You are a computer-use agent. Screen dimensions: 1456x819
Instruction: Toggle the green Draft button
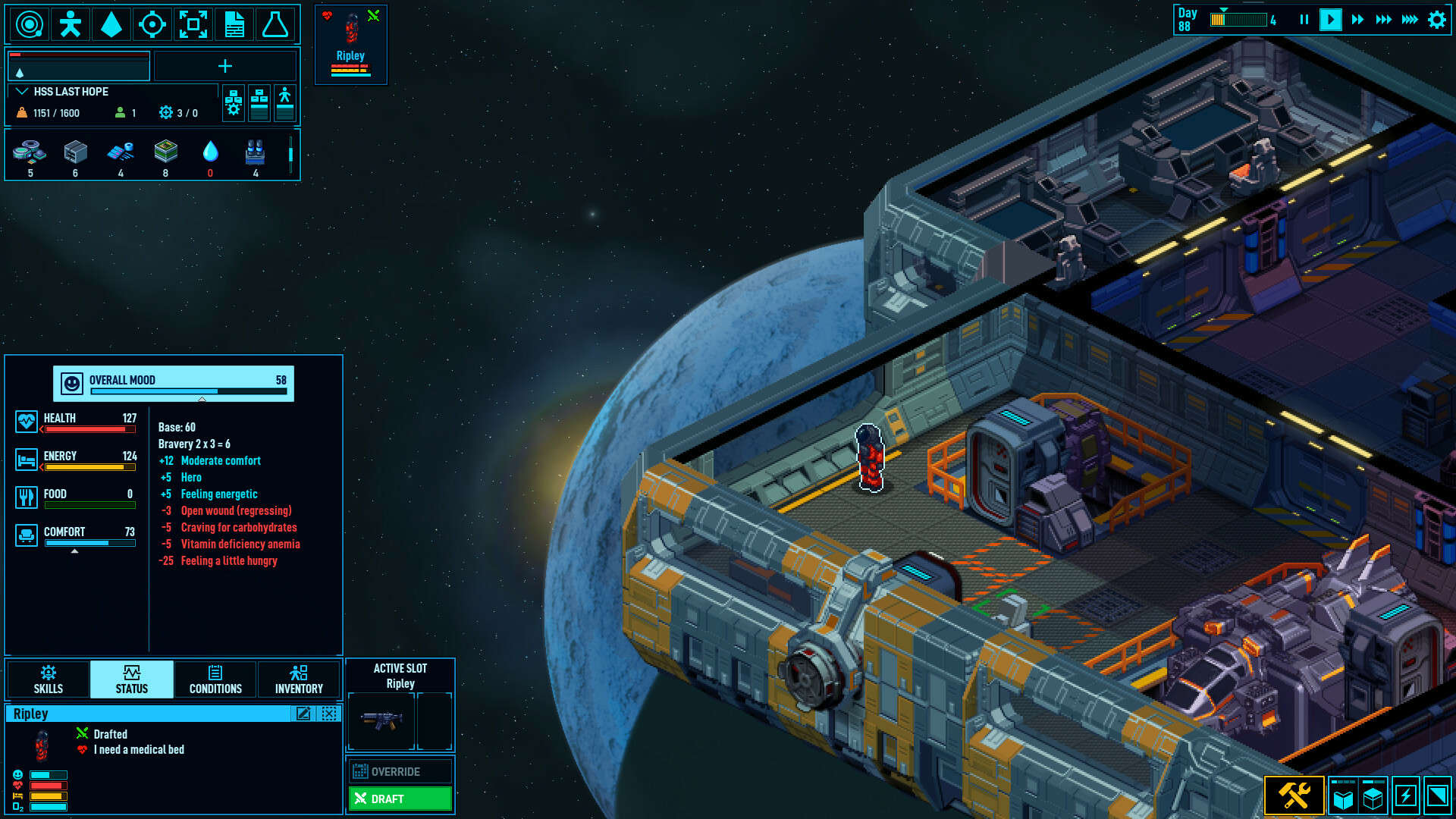click(x=400, y=799)
